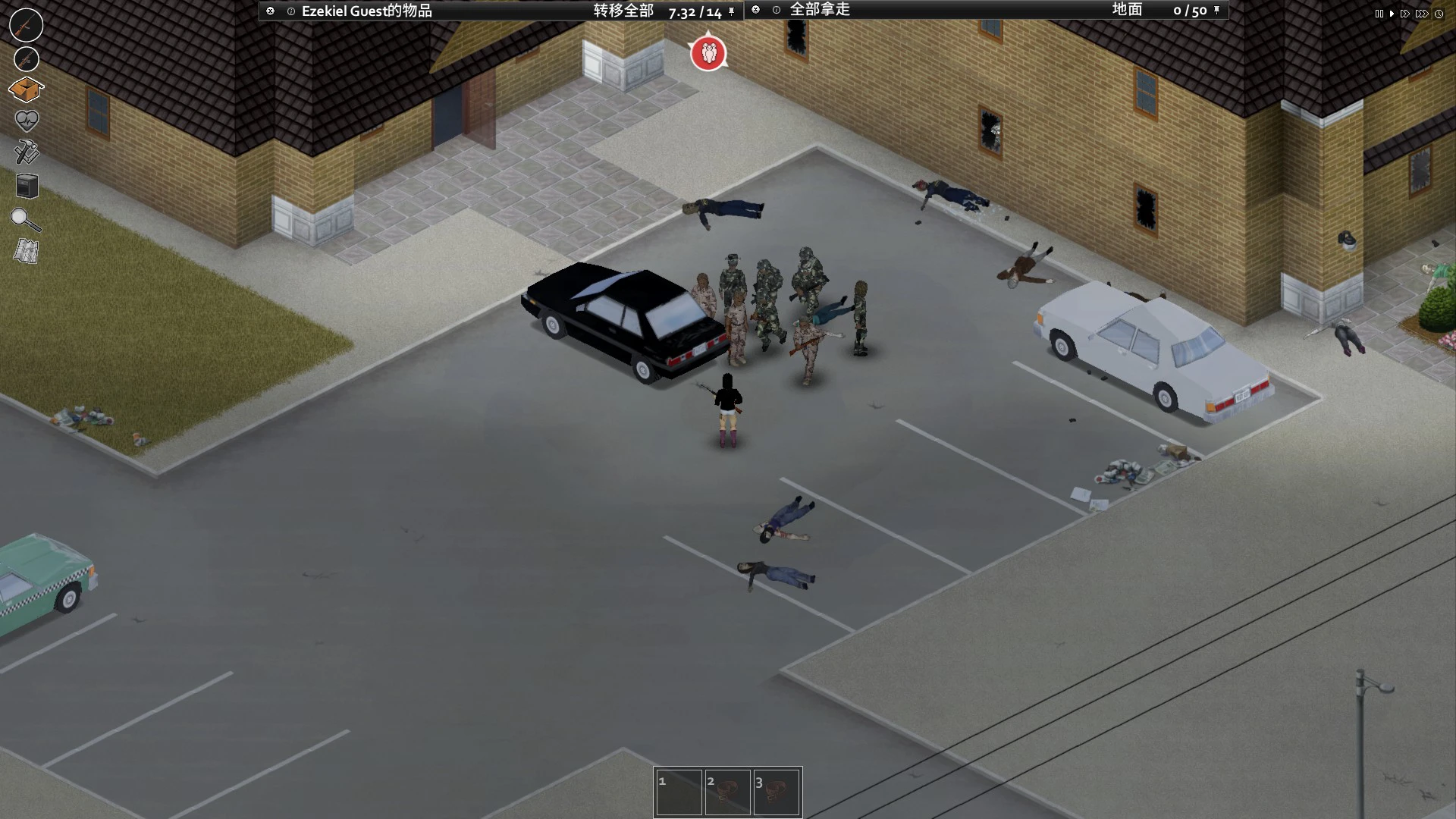This screenshot has height=819, width=1456.
Task: Toggle the inventory cardboard box icon
Action: point(26,89)
